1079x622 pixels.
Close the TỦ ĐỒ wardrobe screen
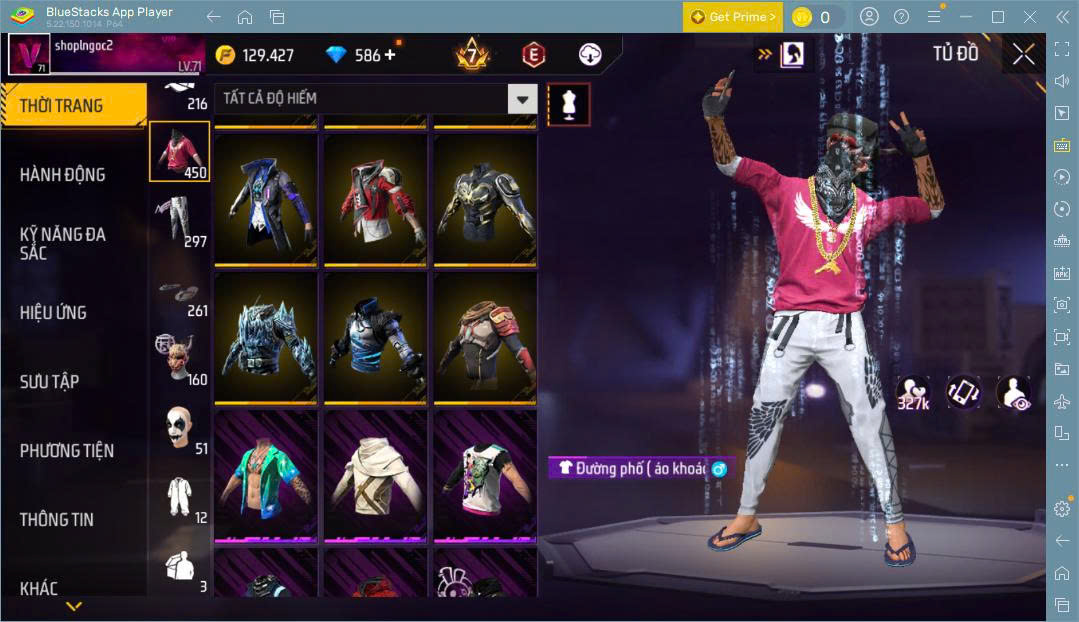(1023, 54)
